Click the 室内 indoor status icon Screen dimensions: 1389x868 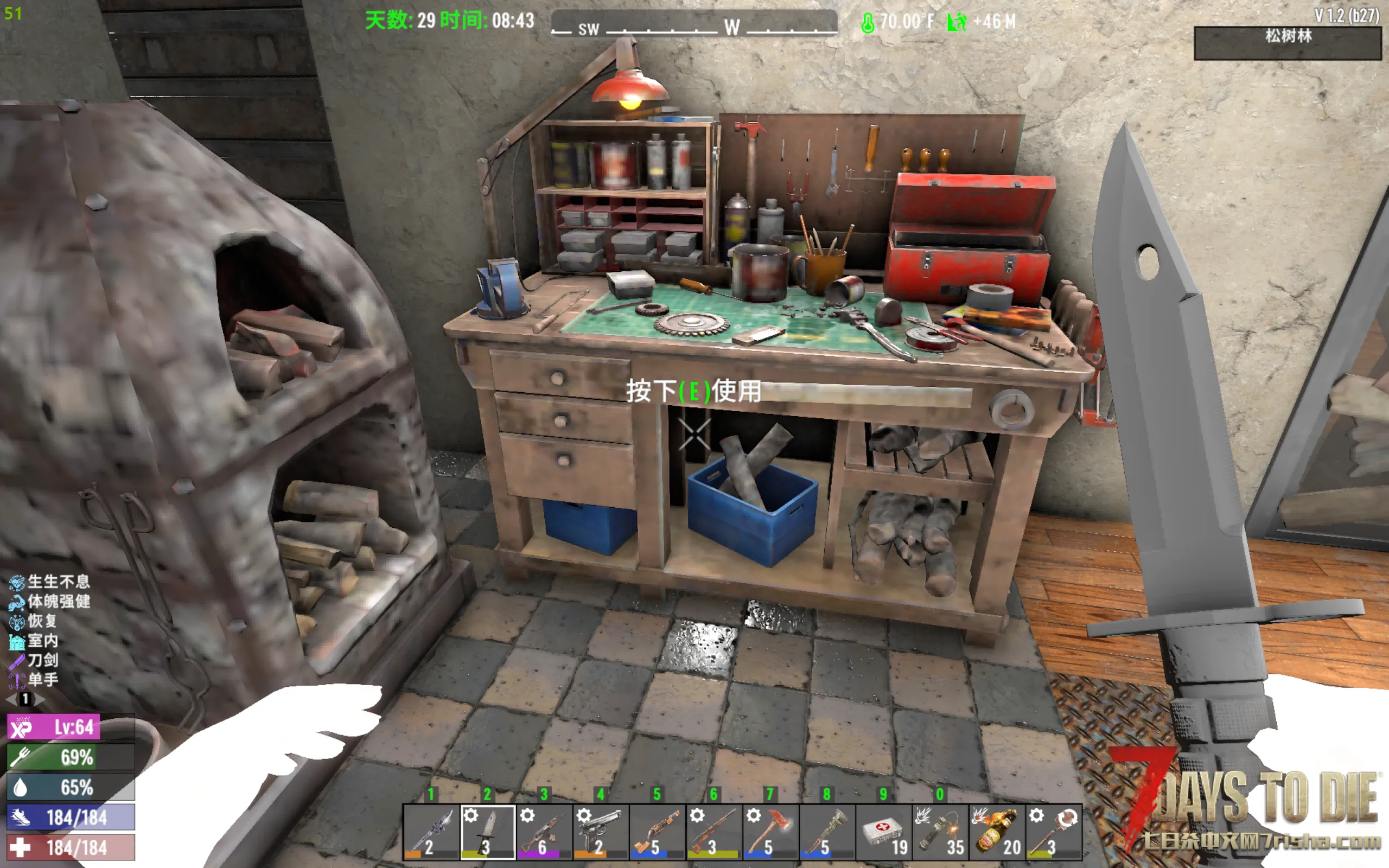pos(17,641)
